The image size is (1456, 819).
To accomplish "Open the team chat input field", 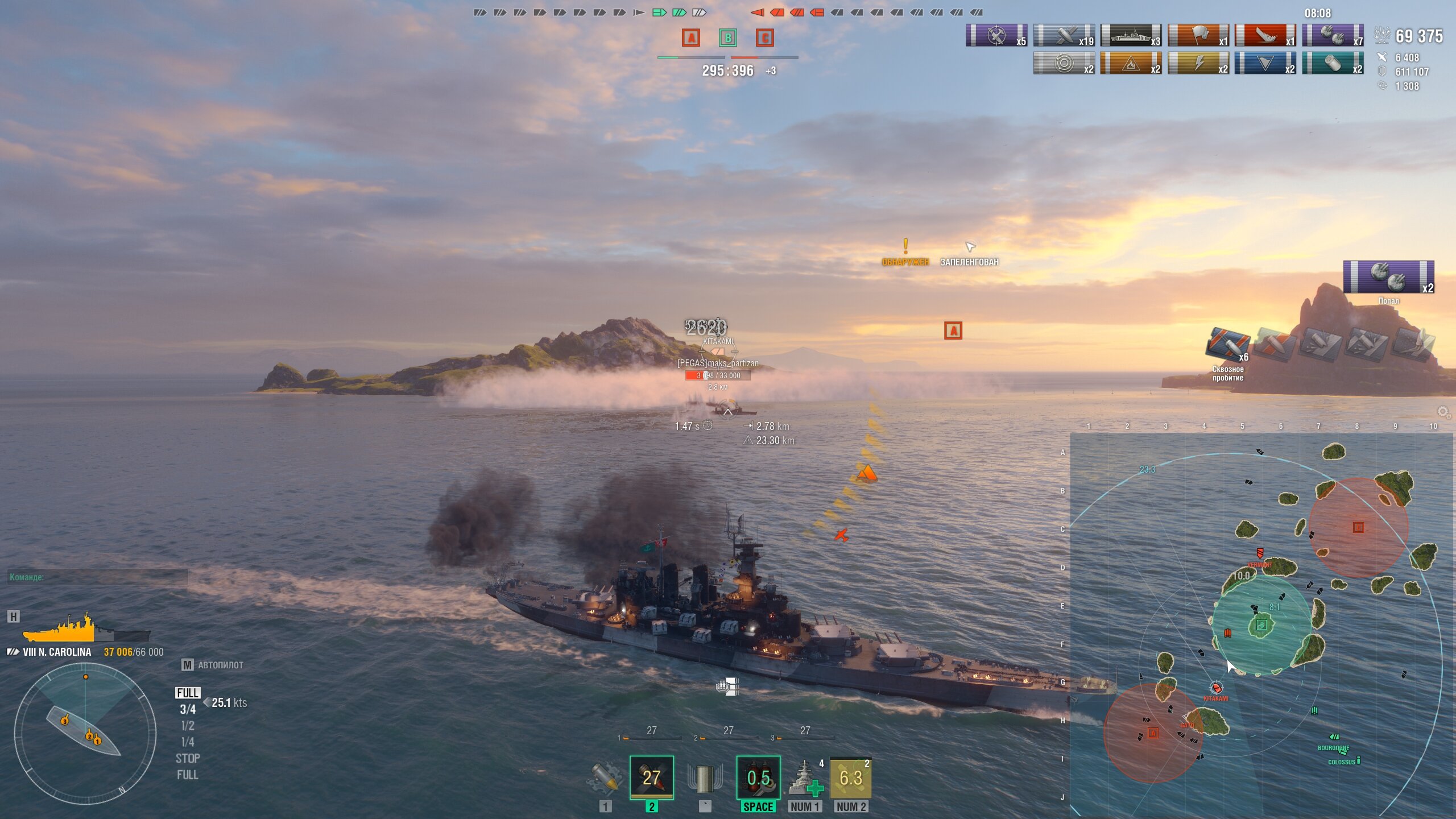I will [98, 577].
